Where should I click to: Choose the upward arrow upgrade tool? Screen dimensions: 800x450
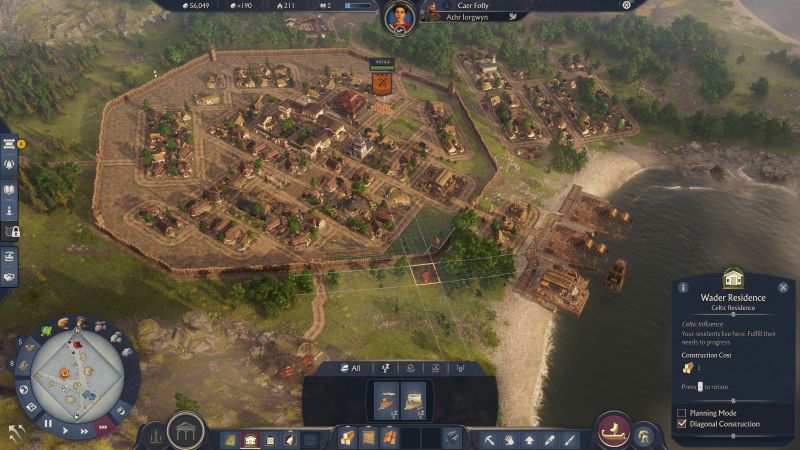tap(530, 439)
